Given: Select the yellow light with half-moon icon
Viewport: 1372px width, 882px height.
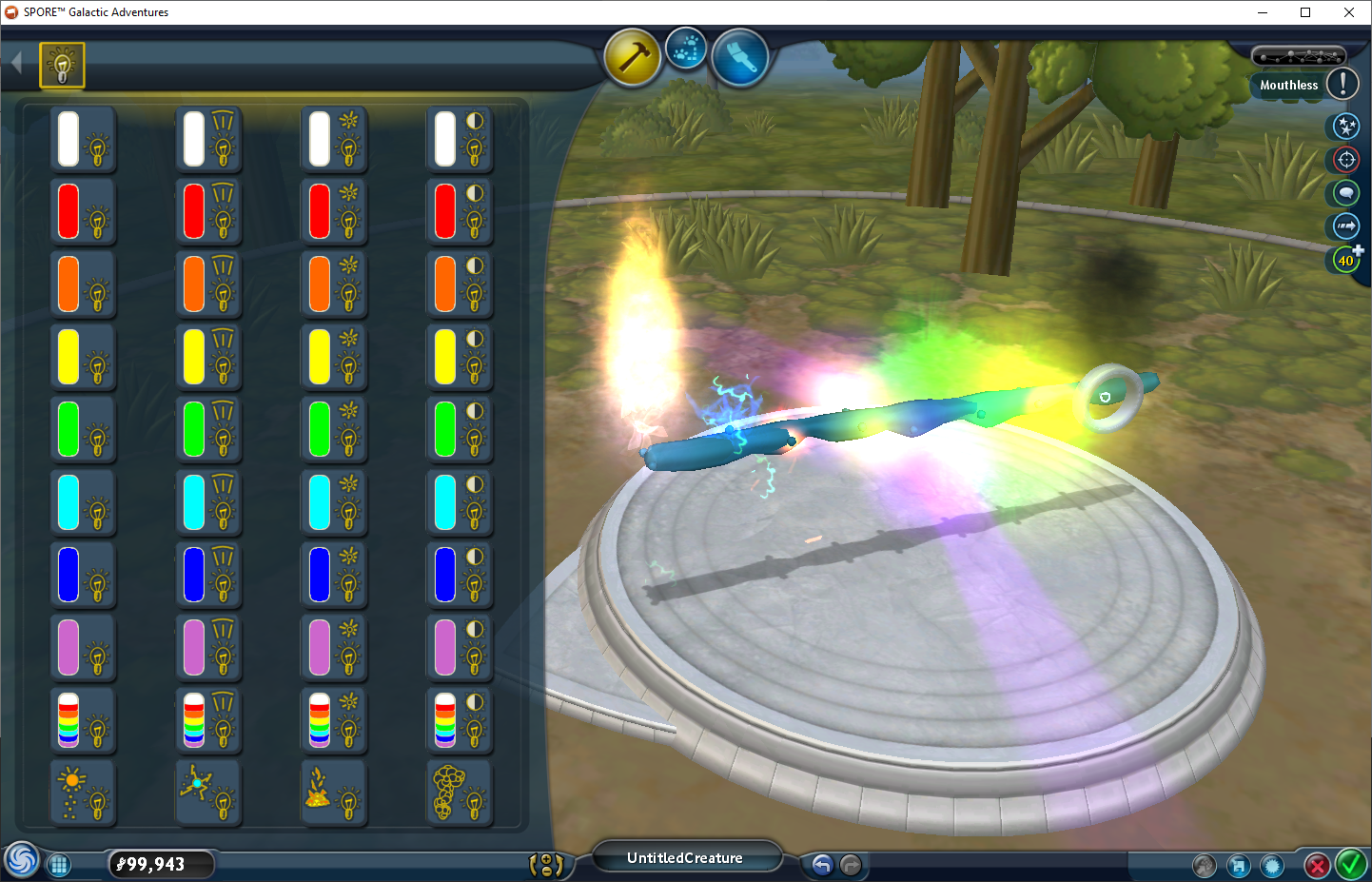Looking at the screenshot, I should pyautogui.click(x=460, y=358).
